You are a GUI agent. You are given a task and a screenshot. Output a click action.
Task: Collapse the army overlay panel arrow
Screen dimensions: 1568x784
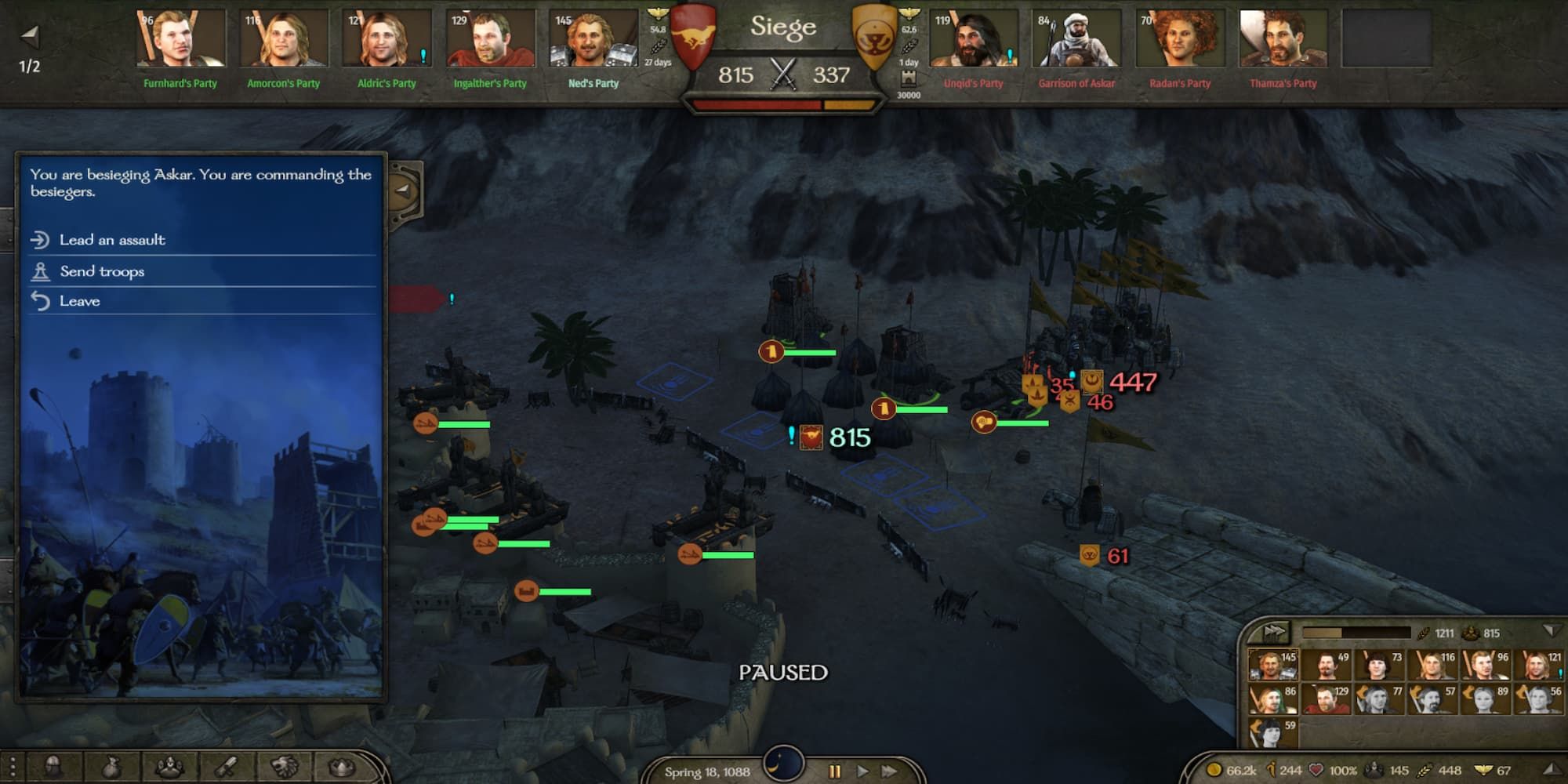click(1549, 631)
